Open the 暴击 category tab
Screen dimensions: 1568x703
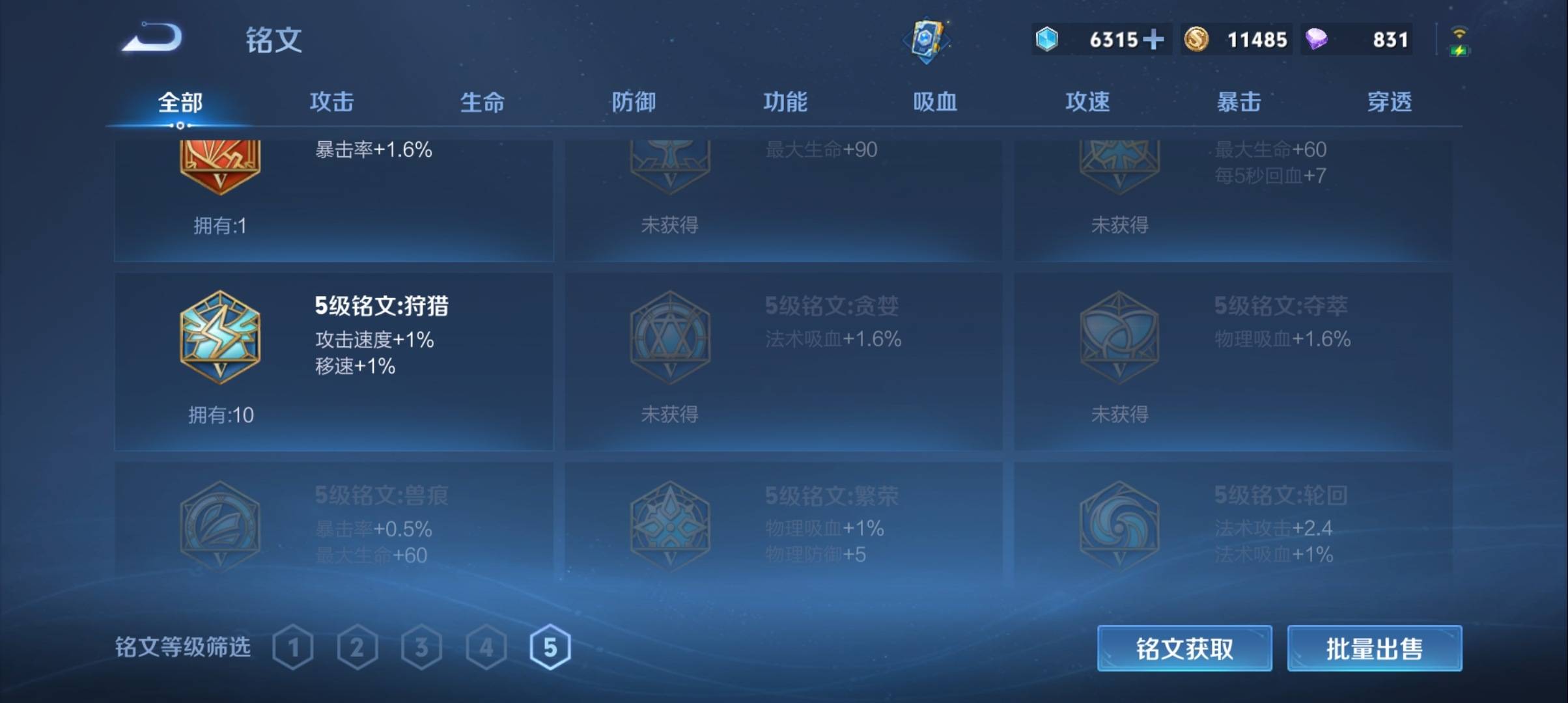coord(1237,102)
